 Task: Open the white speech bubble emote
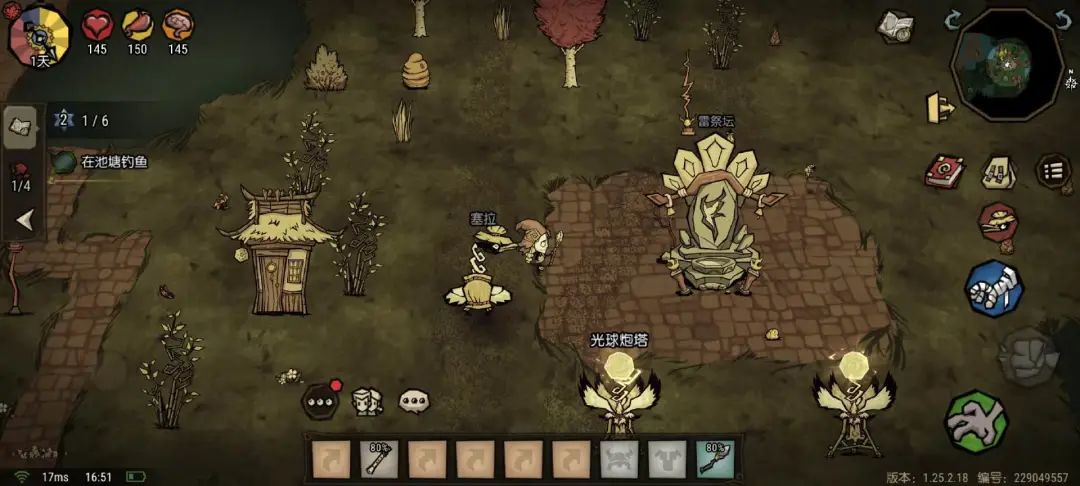pyautogui.click(x=414, y=402)
